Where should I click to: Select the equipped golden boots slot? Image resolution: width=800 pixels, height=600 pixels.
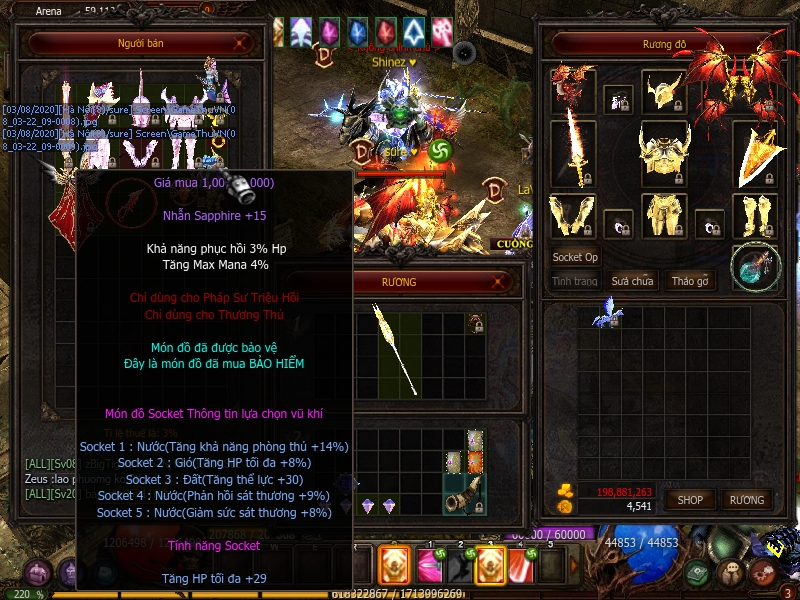tap(755, 217)
